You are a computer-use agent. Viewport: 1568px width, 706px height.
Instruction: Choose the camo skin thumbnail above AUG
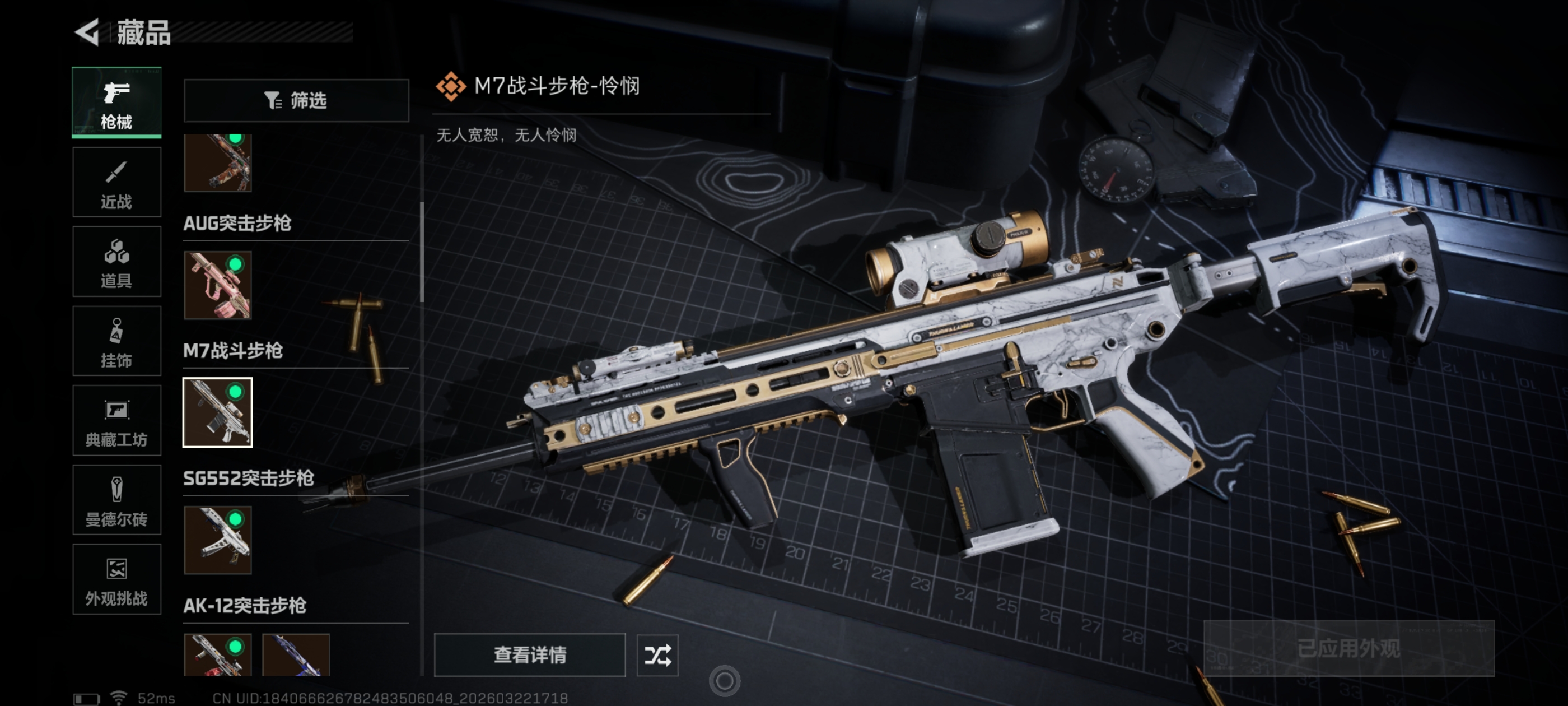pos(218,162)
